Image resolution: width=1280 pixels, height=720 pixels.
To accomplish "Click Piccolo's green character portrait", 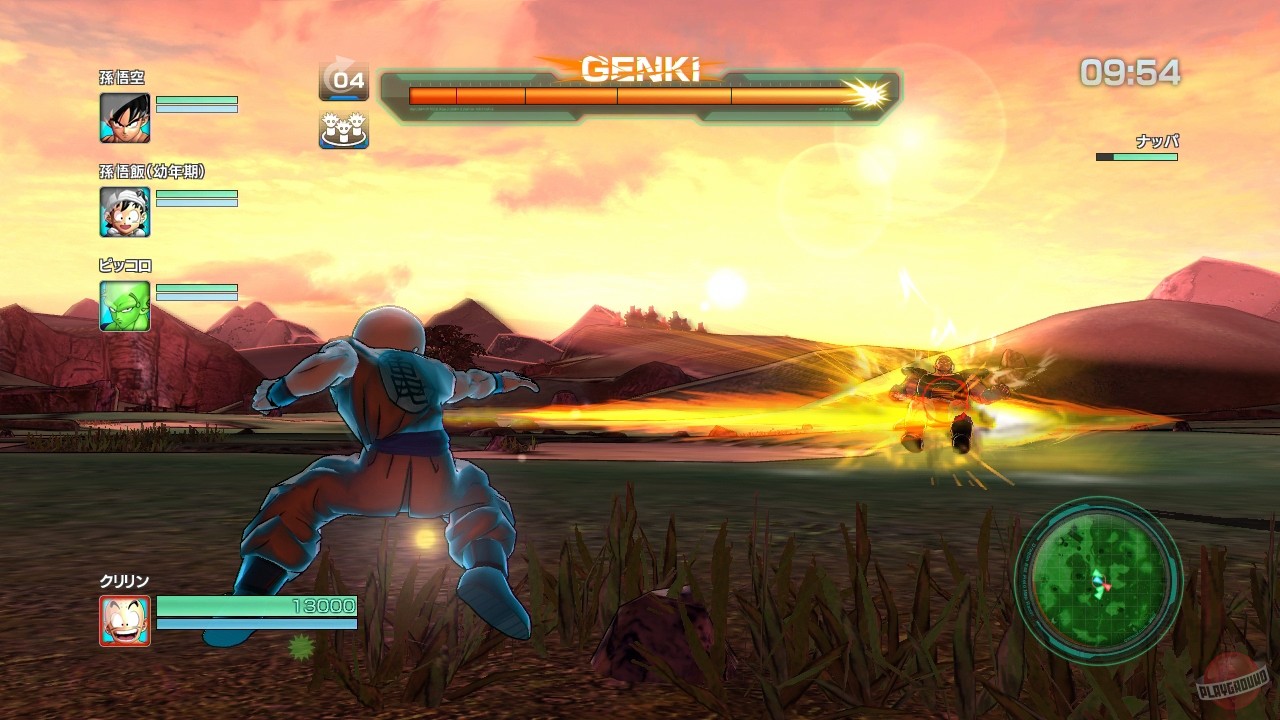I will (124, 303).
